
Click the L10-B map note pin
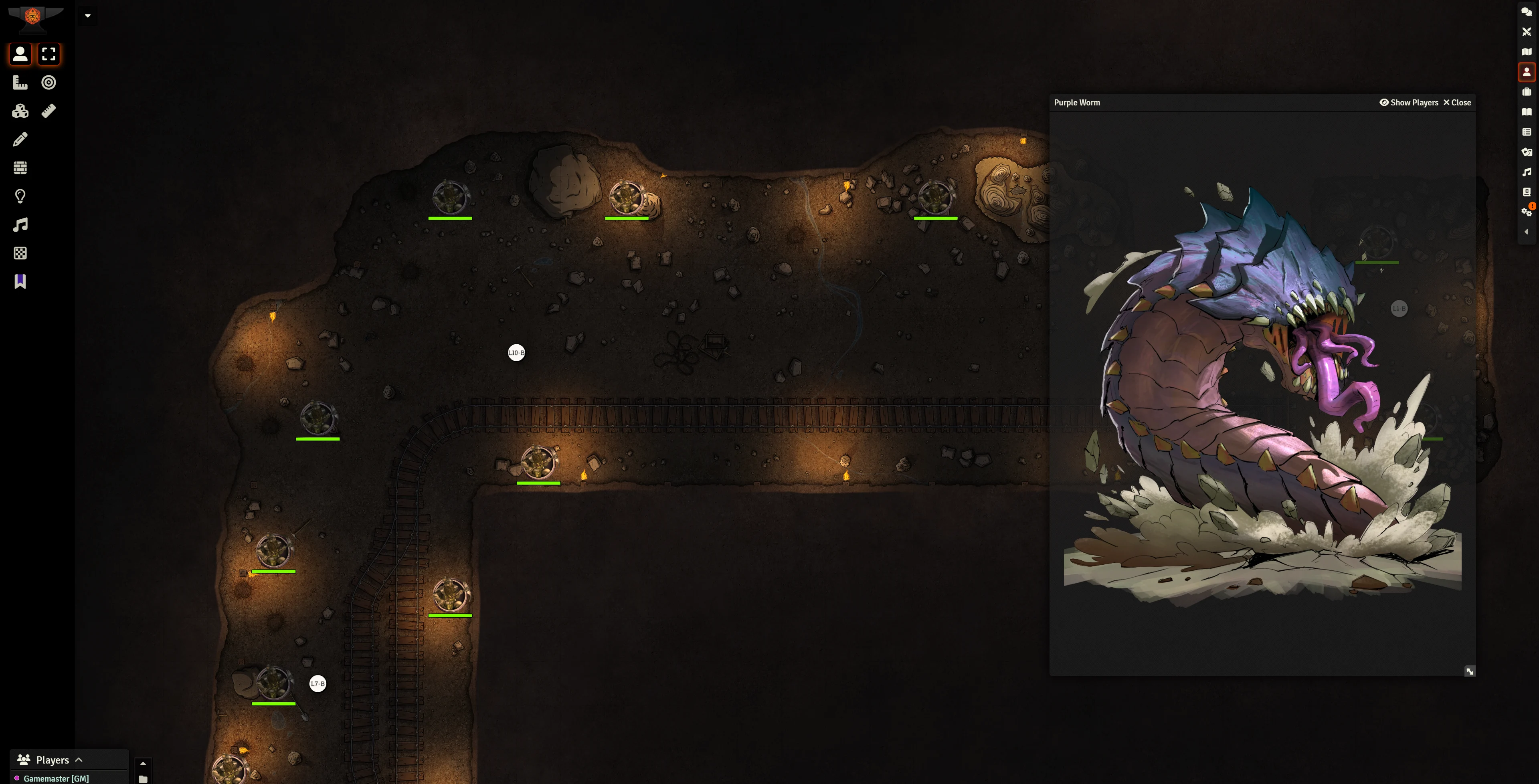coord(516,353)
